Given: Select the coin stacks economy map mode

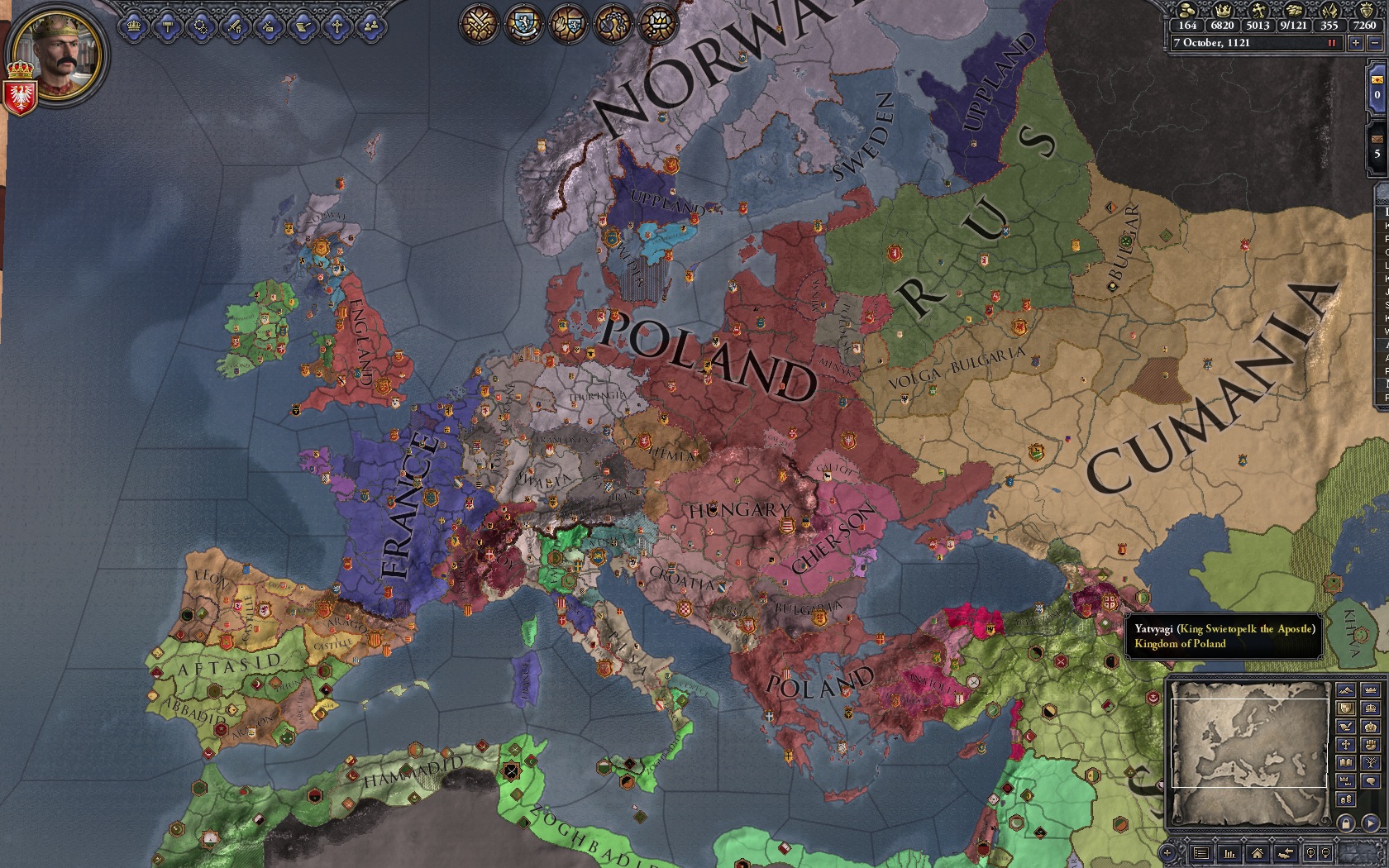Looking at the screenshot, I should (1346, 799).
